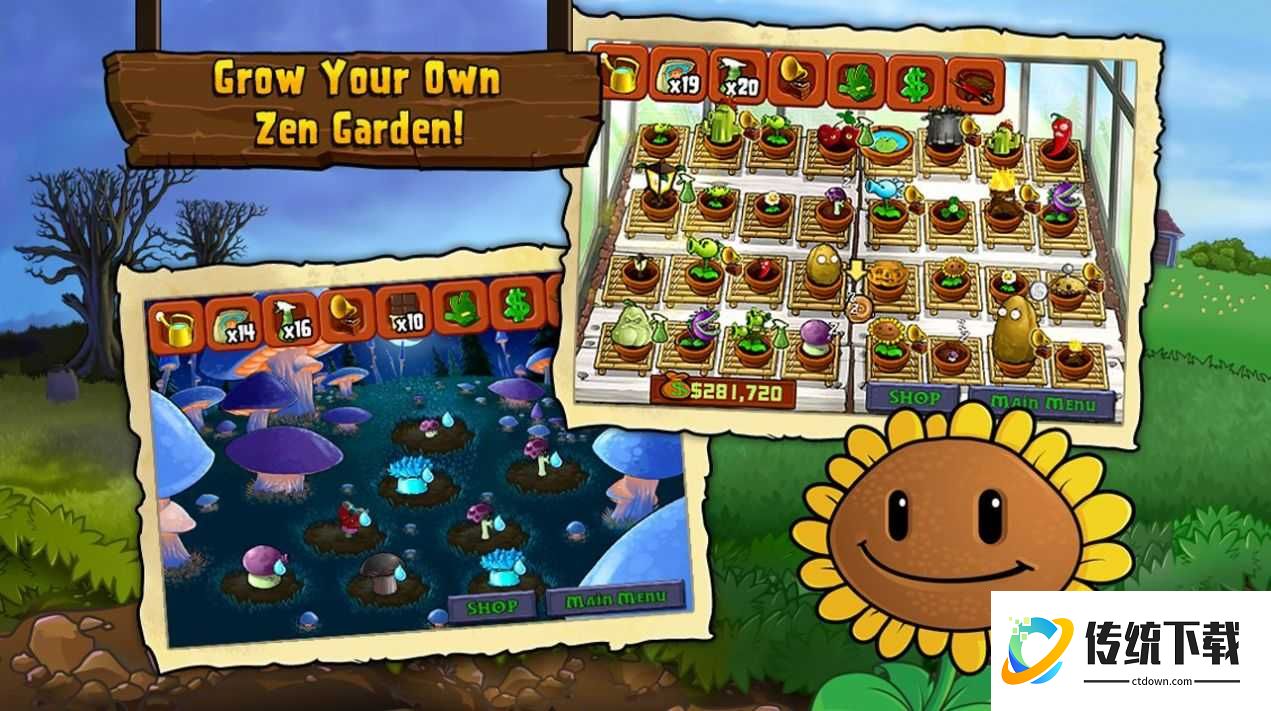Screen dimensions: 1271x711
Task: Open the SHOP in the greenhouse garden
Action: [914, 399]
